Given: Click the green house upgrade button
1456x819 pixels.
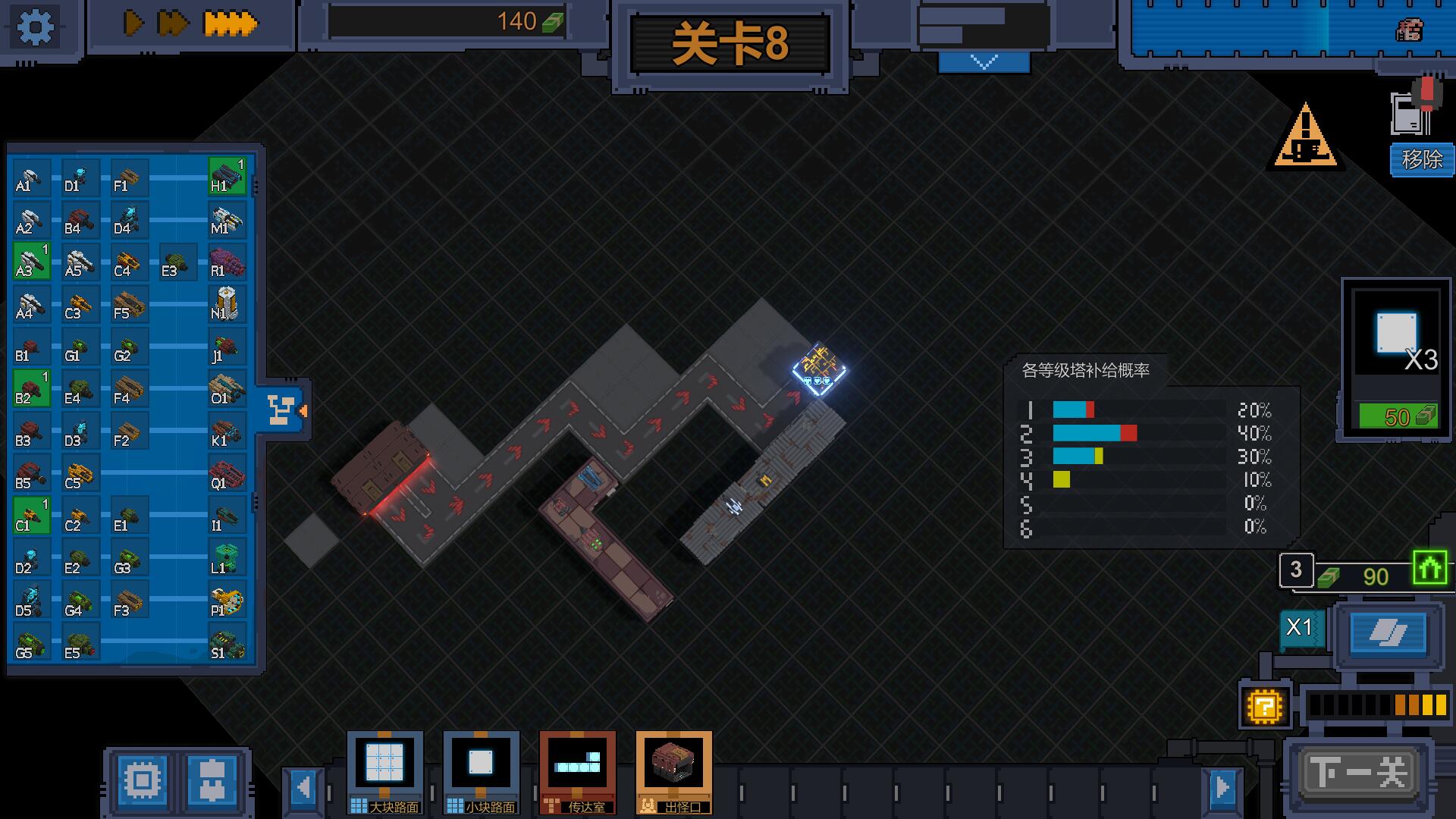Looking at the screenshot, I should coord(1429,568).
